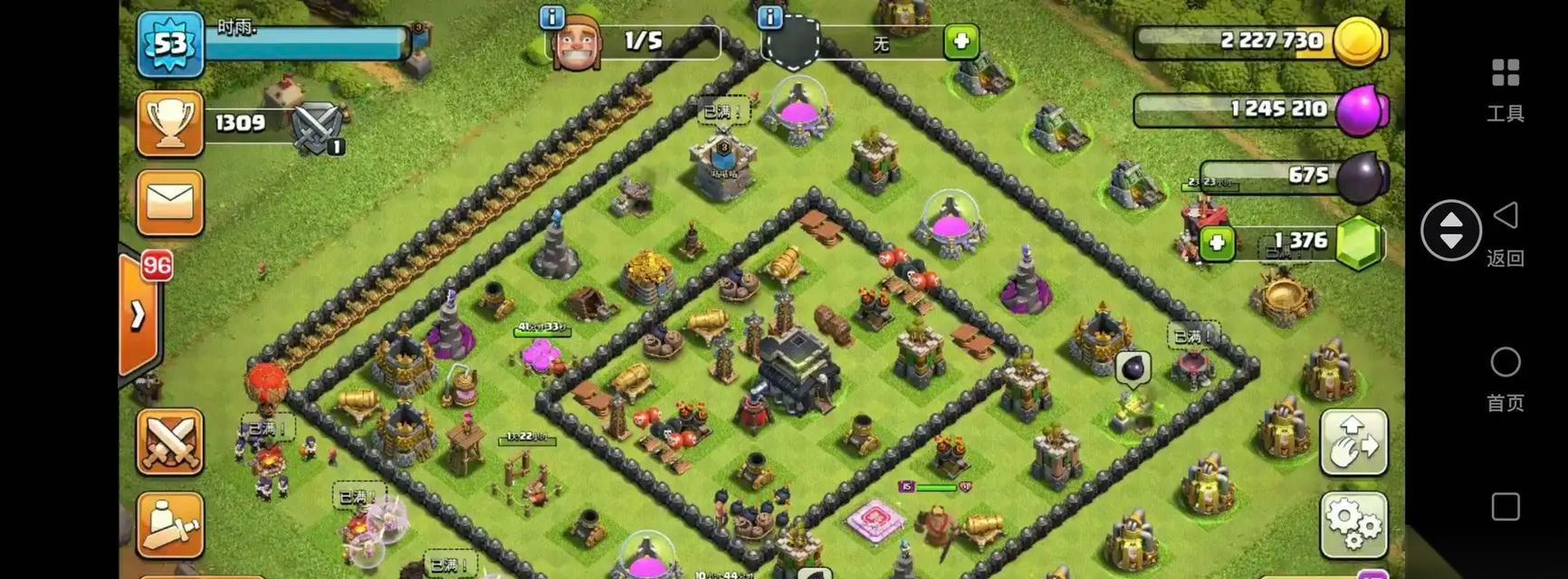
Task: Open the player profile level 53 badge
Action: [x=170, y=43]
